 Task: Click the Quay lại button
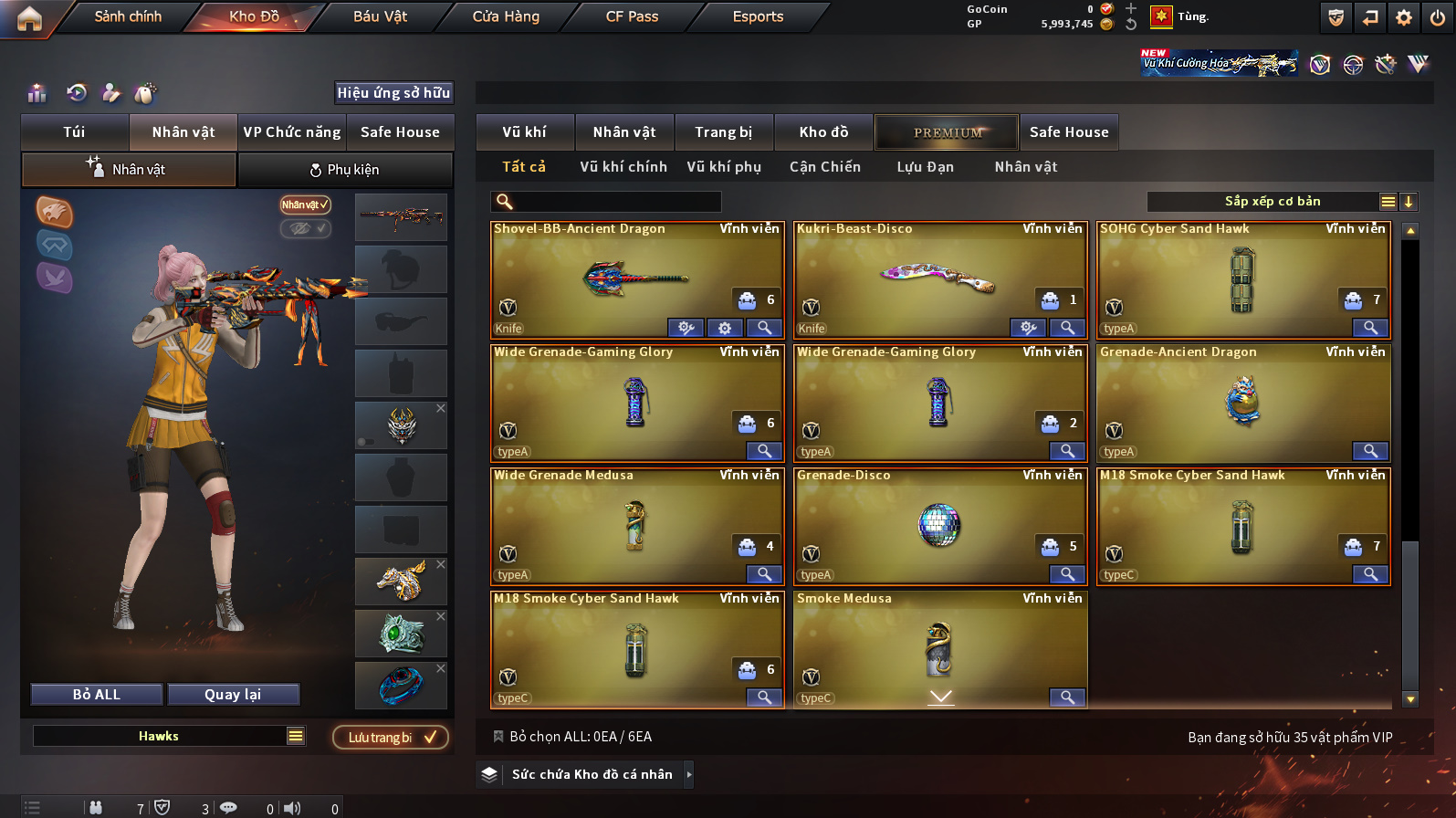click(x=233, y=695)
